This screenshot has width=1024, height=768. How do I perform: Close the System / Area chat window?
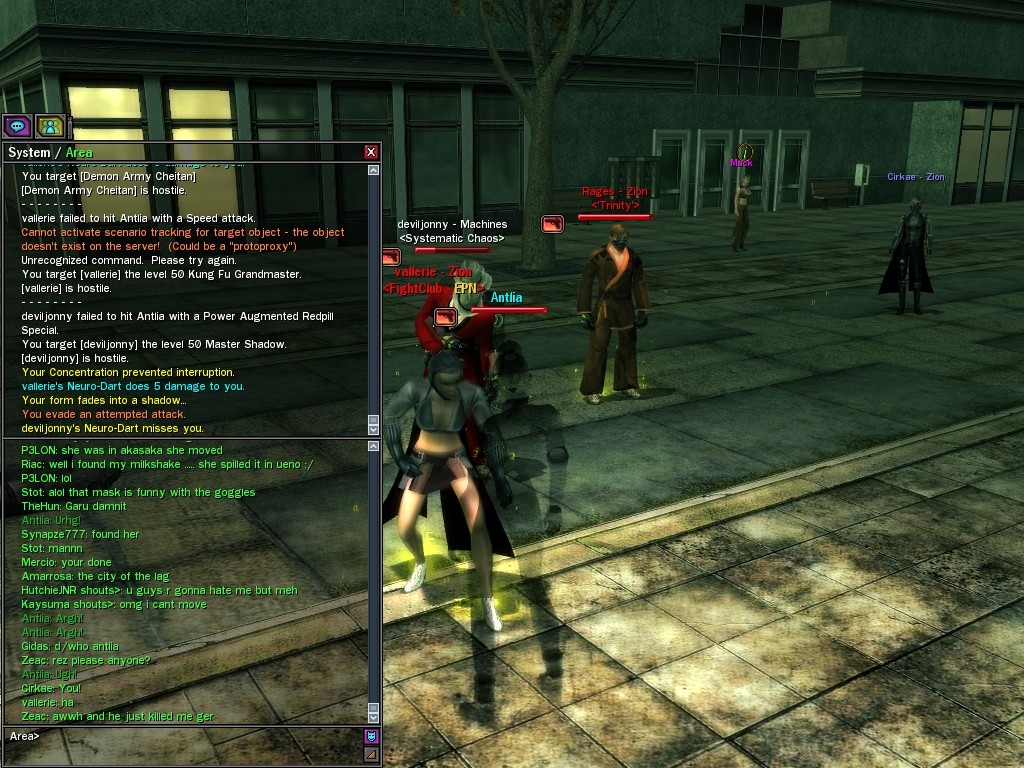[x=371, y=152]
